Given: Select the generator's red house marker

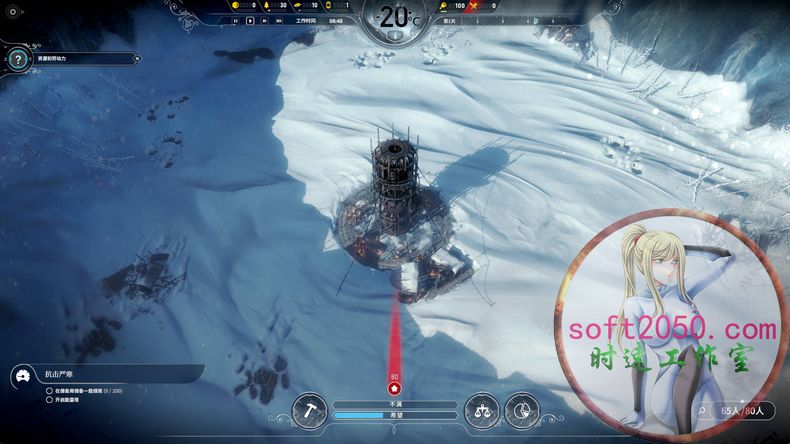Looking at the screenshot, I should pos(394,387).
